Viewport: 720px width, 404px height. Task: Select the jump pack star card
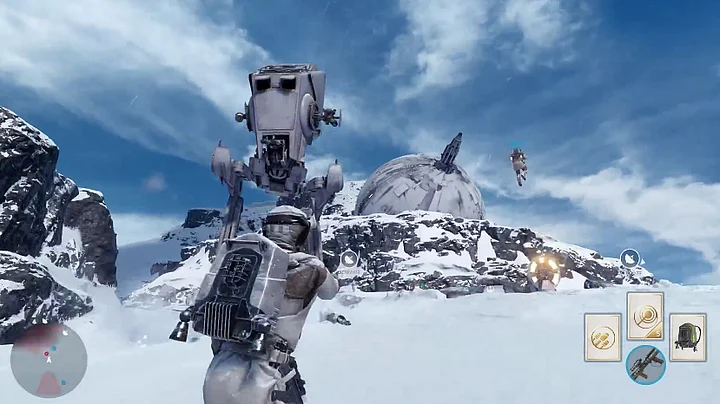687,337
